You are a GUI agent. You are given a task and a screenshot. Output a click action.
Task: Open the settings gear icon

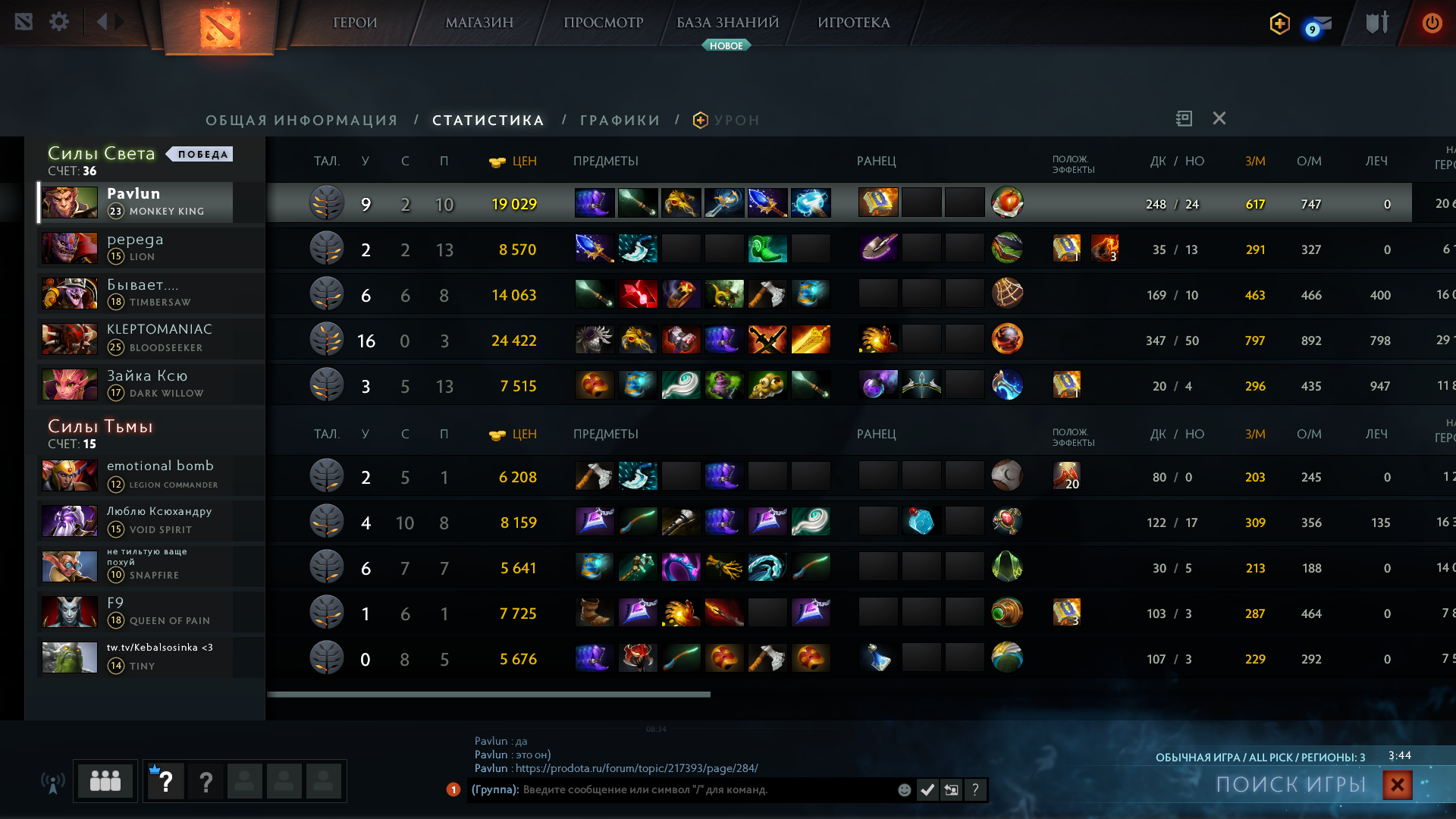click(59, 22)
